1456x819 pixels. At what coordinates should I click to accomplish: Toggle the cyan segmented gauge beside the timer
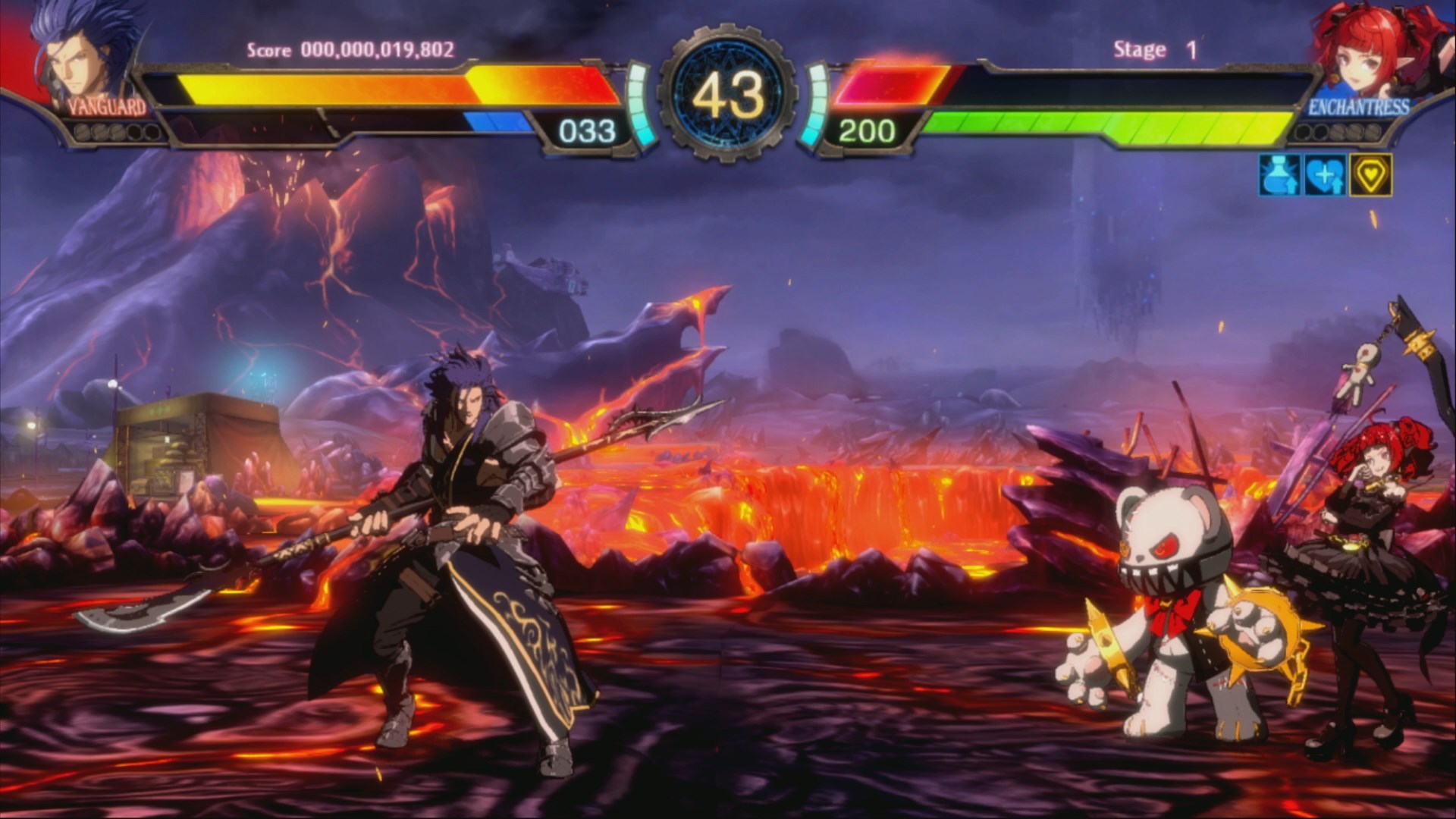tap(637, 106)
